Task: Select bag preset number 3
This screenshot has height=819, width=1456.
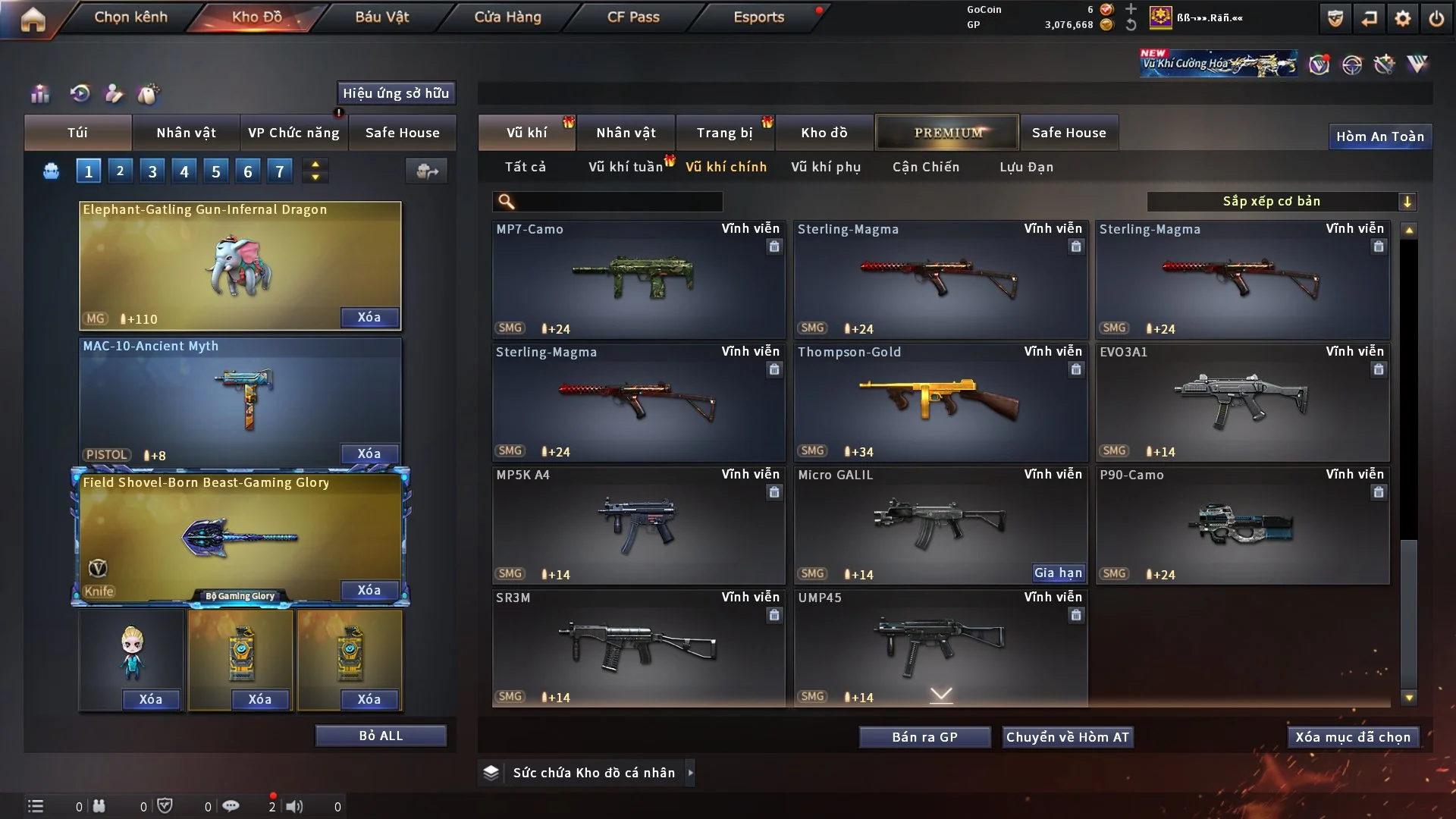Action: click(152, 171)
